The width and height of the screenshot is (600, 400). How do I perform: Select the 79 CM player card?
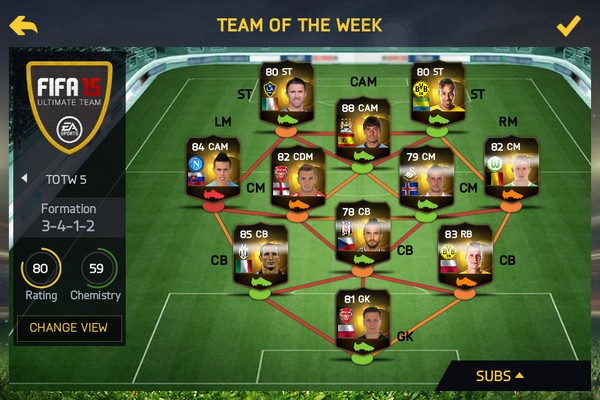(426, 178)
